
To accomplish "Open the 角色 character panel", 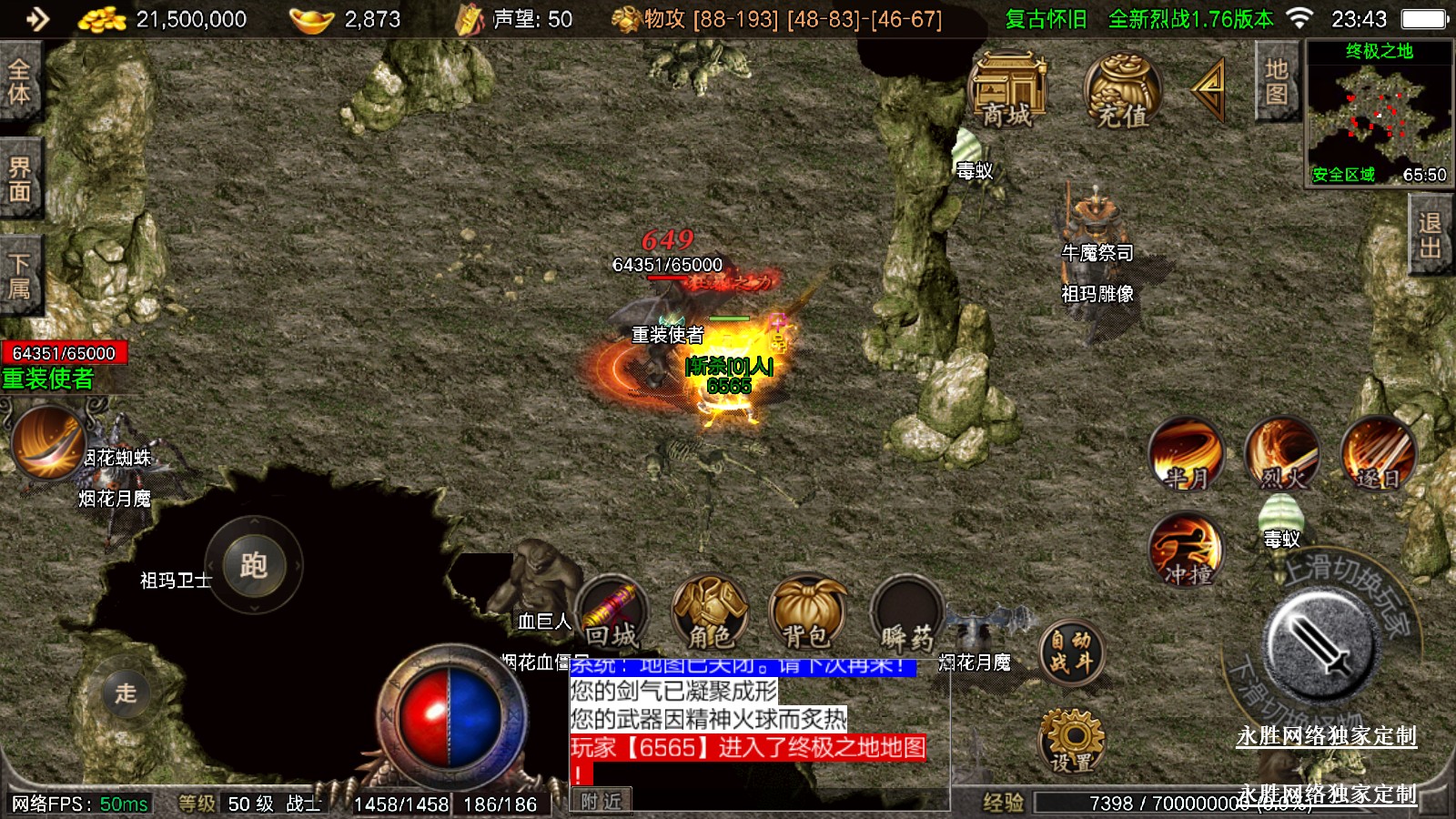I will coord(710,612).
